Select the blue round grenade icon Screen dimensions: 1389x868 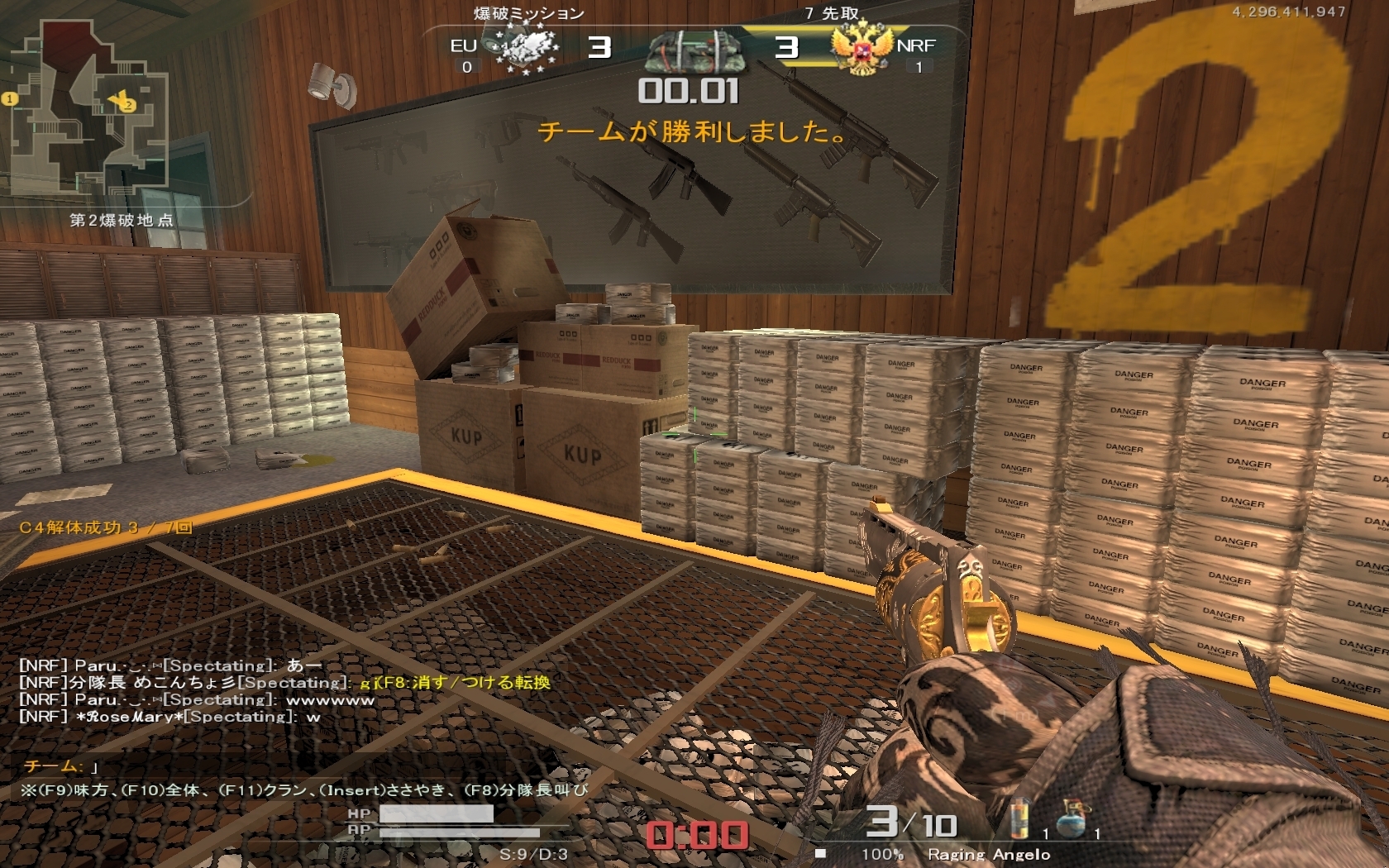[x=1072, y=817]
